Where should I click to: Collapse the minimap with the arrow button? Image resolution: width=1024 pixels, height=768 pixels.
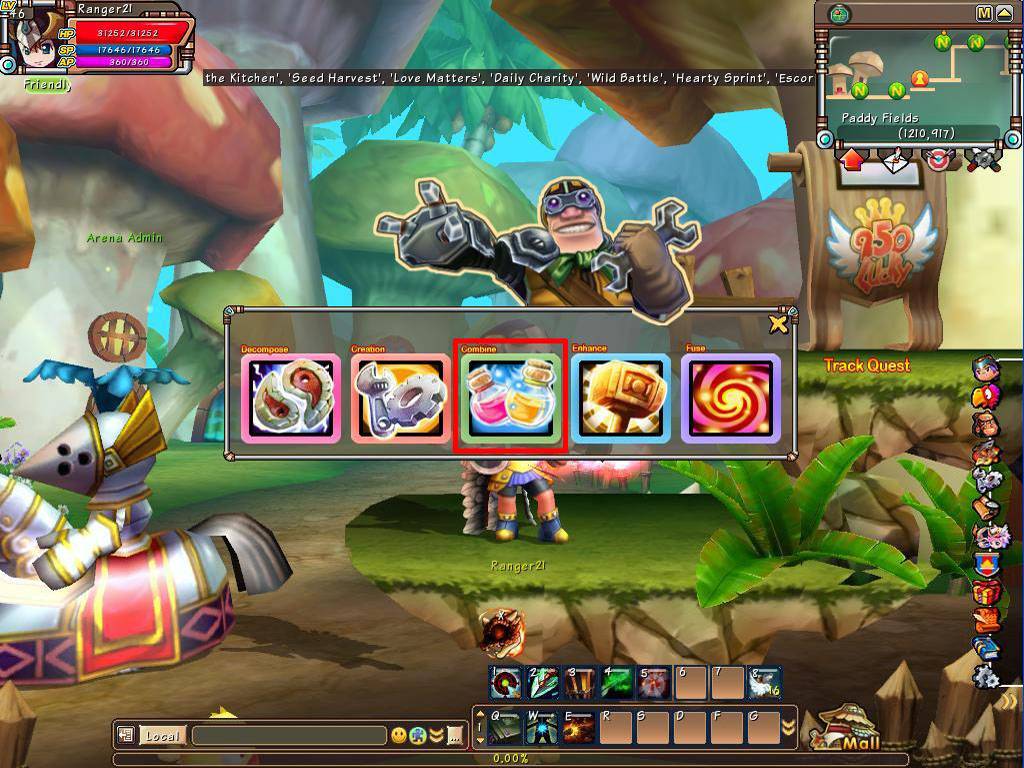(1003, 13)
